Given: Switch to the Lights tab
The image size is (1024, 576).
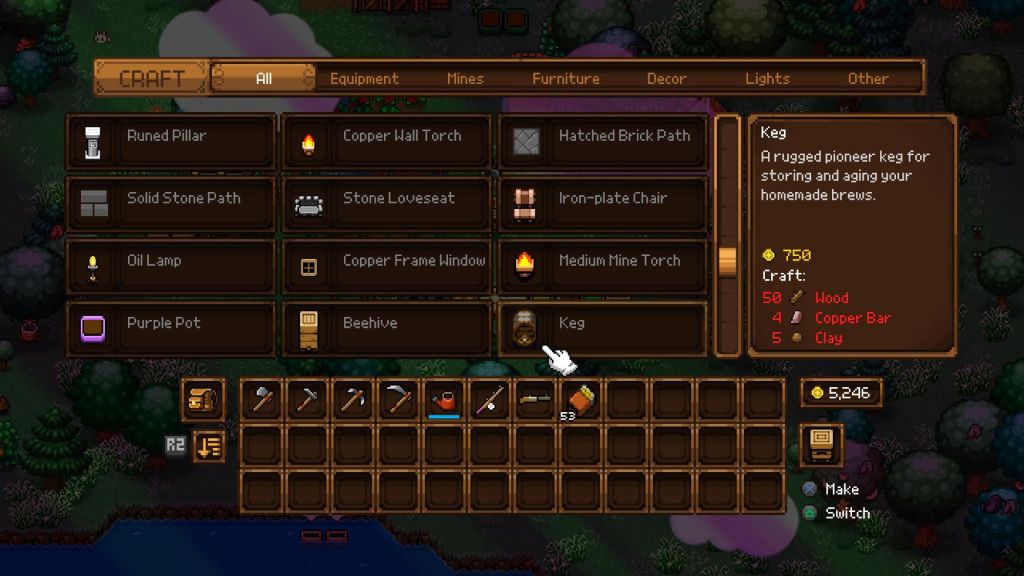Looking at the screenshot, I should coord(767,78).
